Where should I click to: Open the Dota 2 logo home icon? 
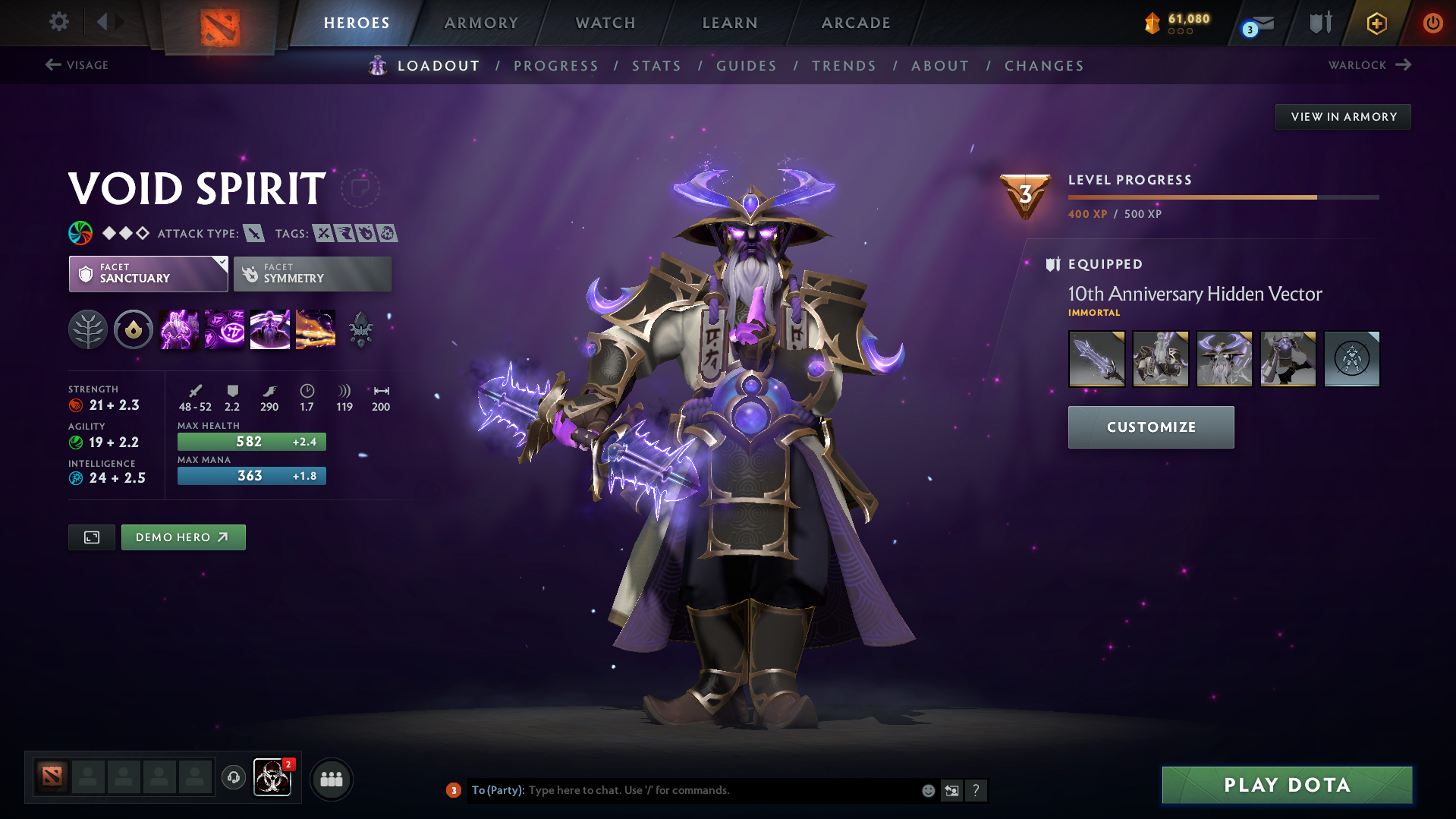click(x=220, y=23)
